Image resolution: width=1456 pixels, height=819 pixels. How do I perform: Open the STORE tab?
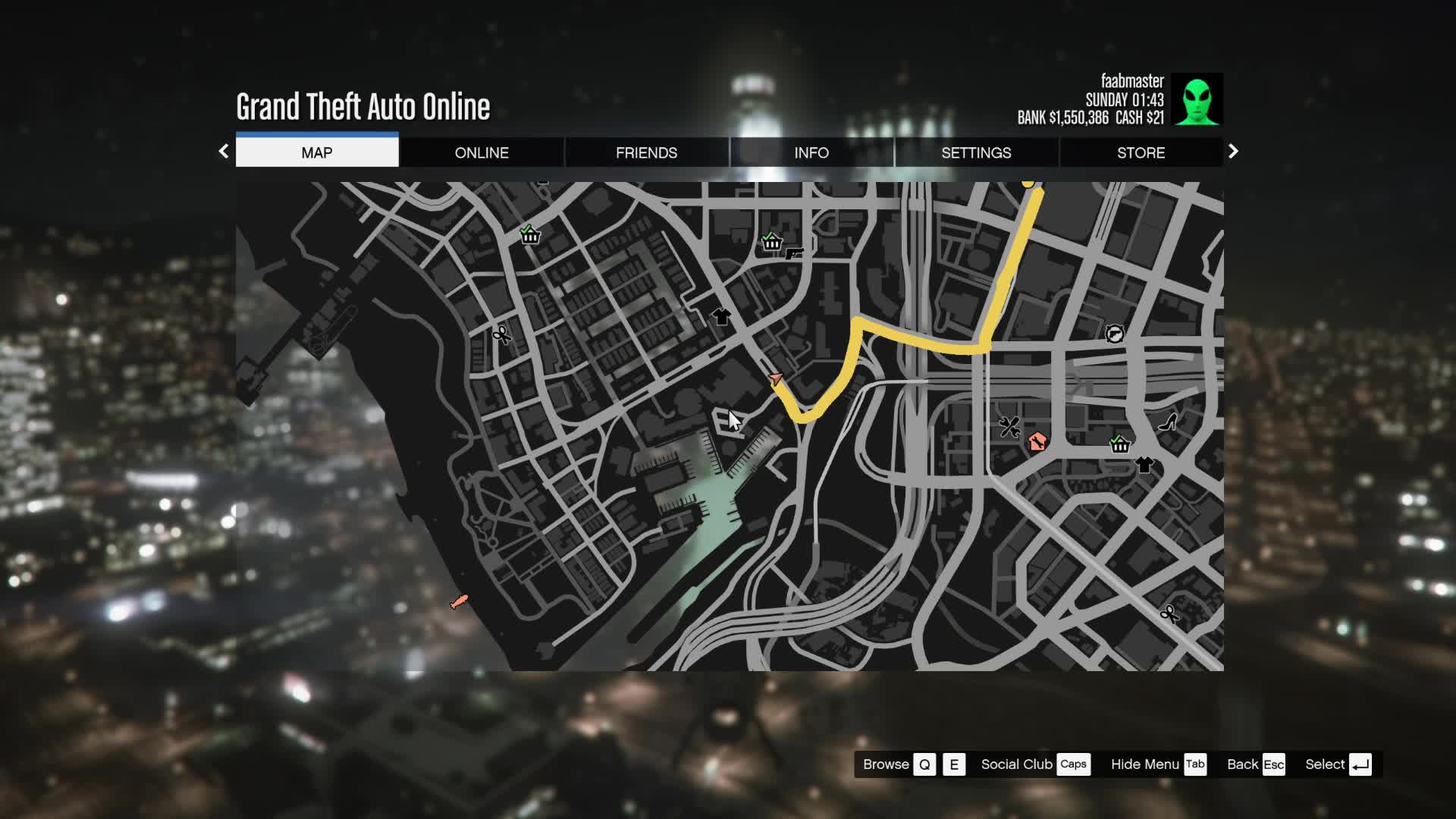[1141, 152]
